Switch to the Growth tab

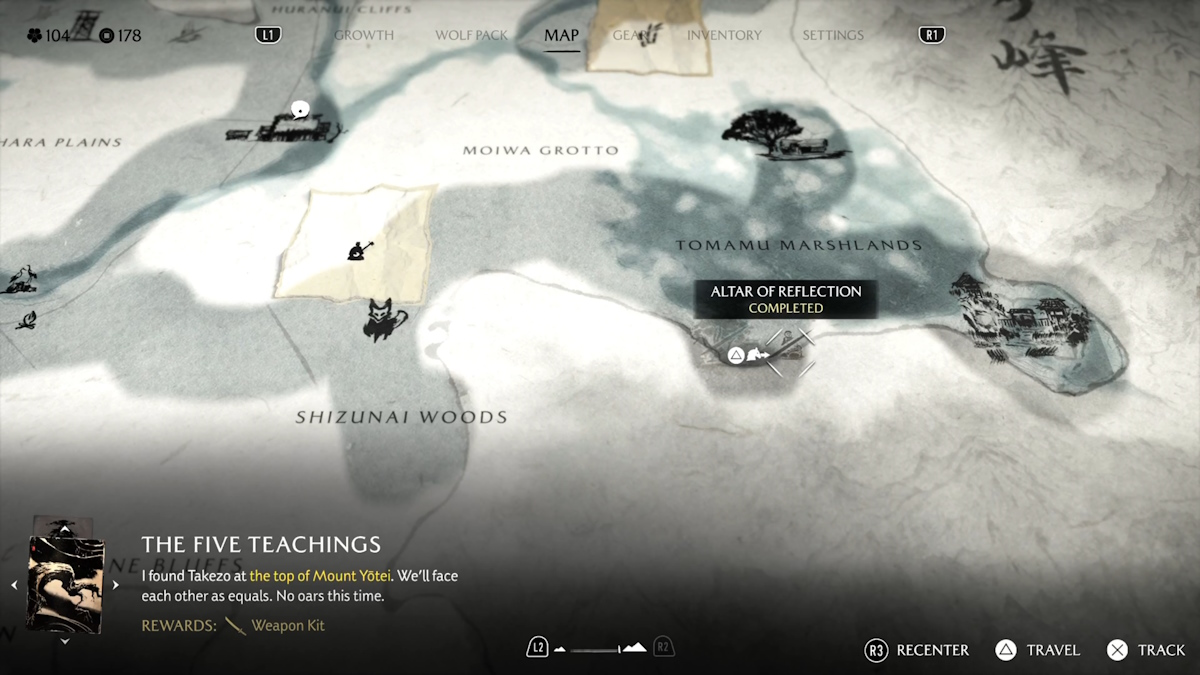tap(364, 35)
